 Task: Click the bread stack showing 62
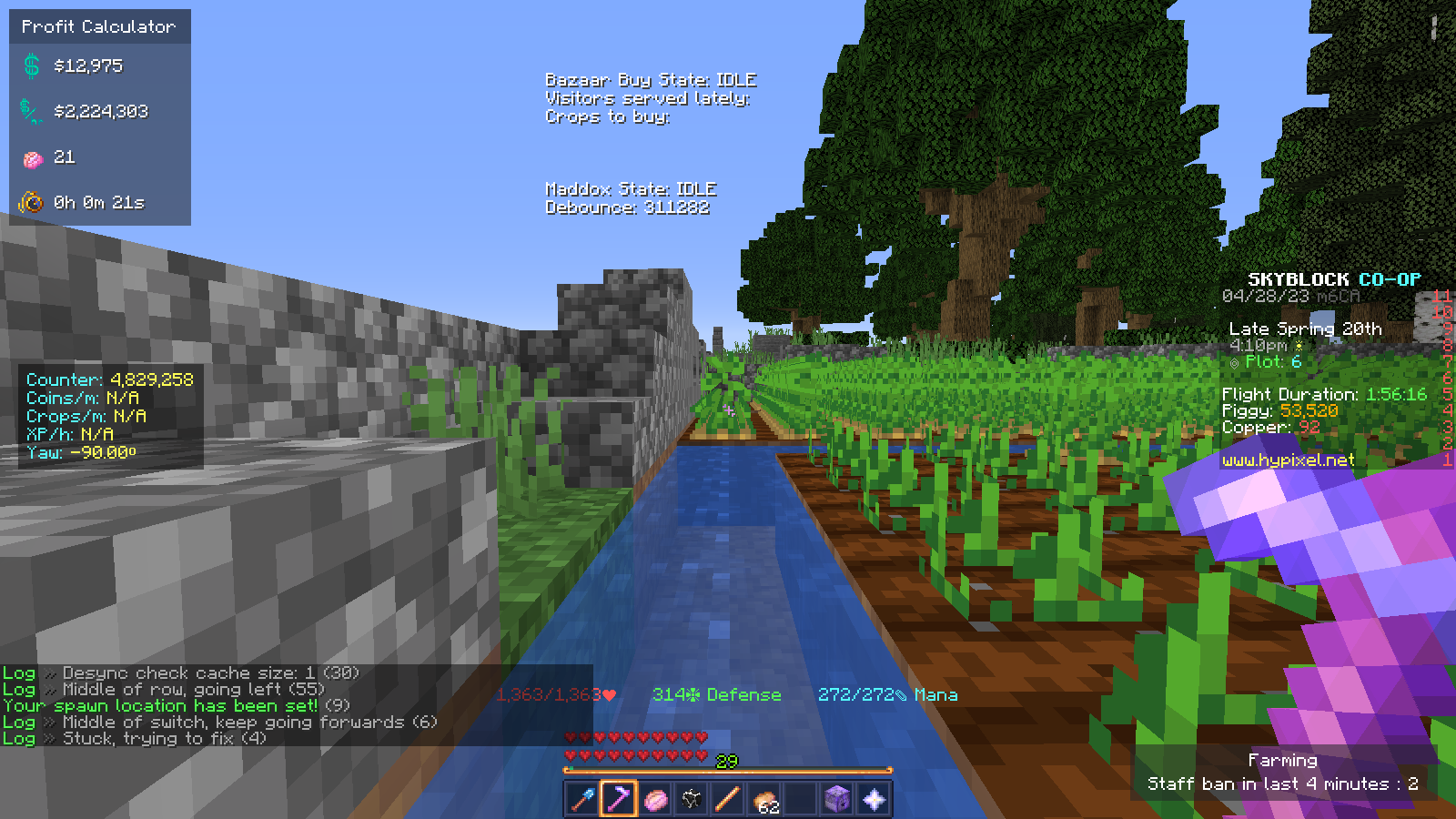(x=763, y=797)
